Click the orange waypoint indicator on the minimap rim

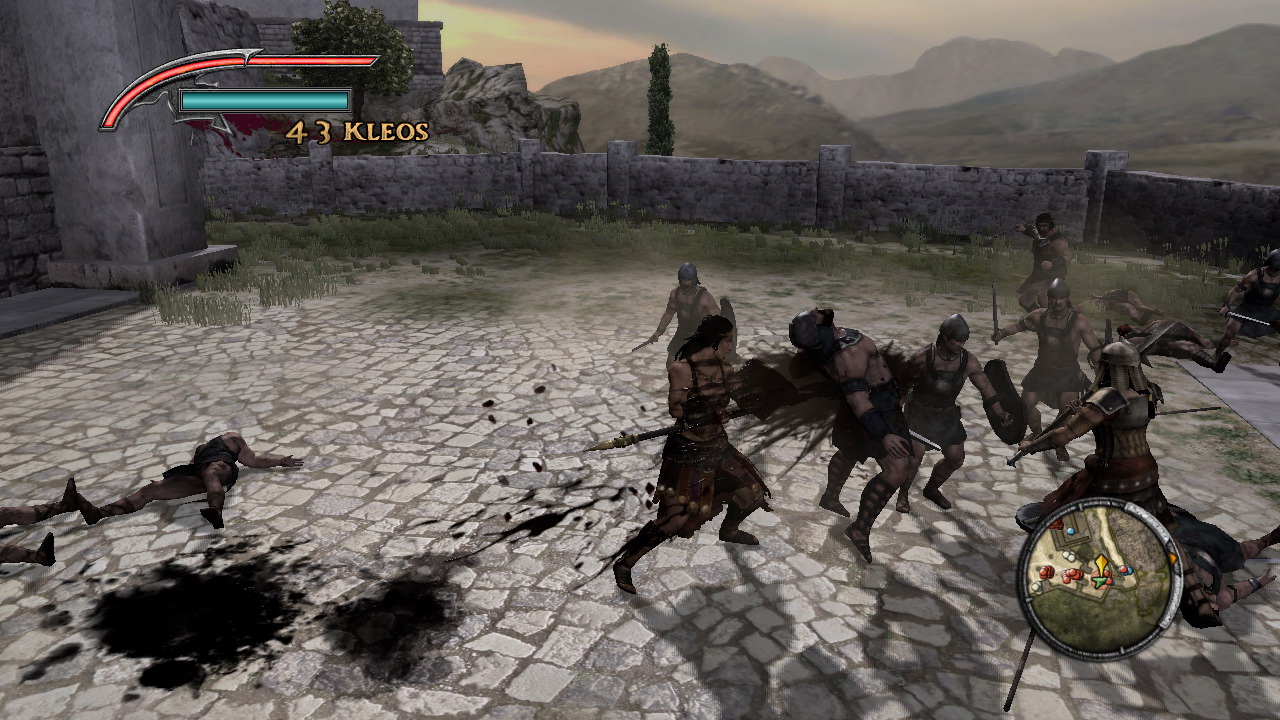point(1173,558)
